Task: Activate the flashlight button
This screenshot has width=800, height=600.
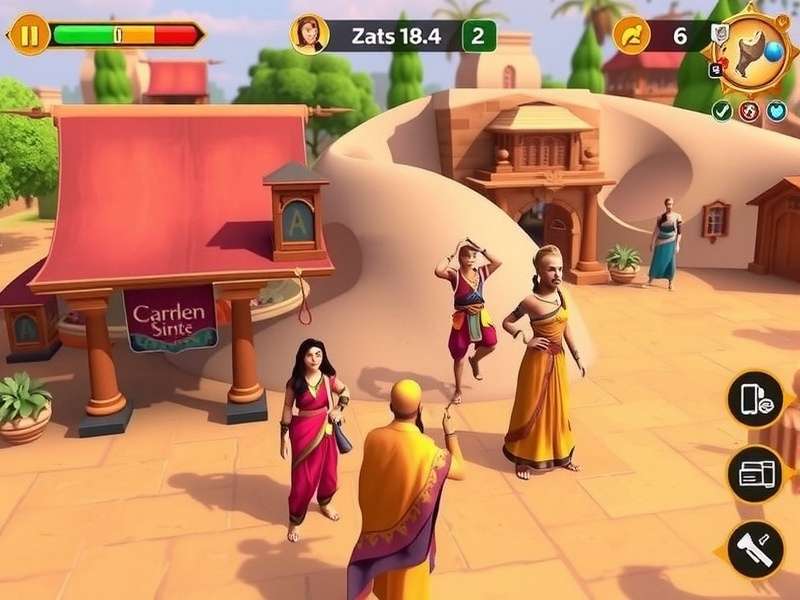Action: 755,549
